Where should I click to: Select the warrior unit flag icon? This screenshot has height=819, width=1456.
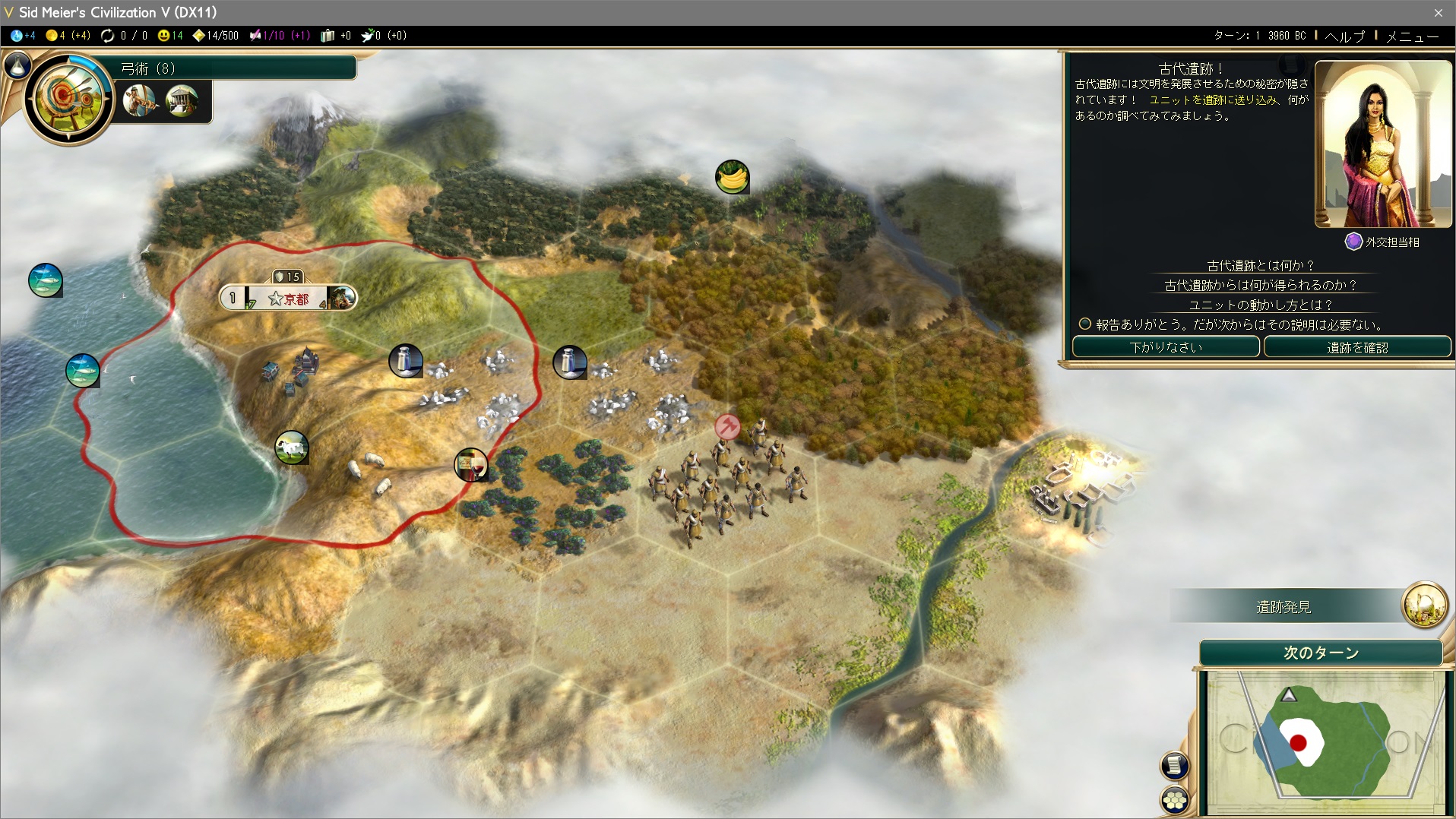point(727,426)
